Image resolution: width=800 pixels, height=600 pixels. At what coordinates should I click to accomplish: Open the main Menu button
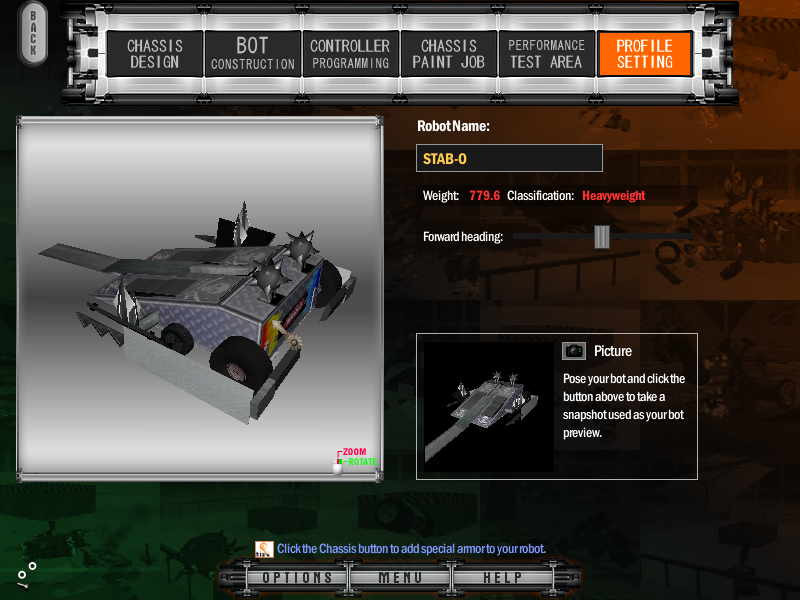coord(399,578)
